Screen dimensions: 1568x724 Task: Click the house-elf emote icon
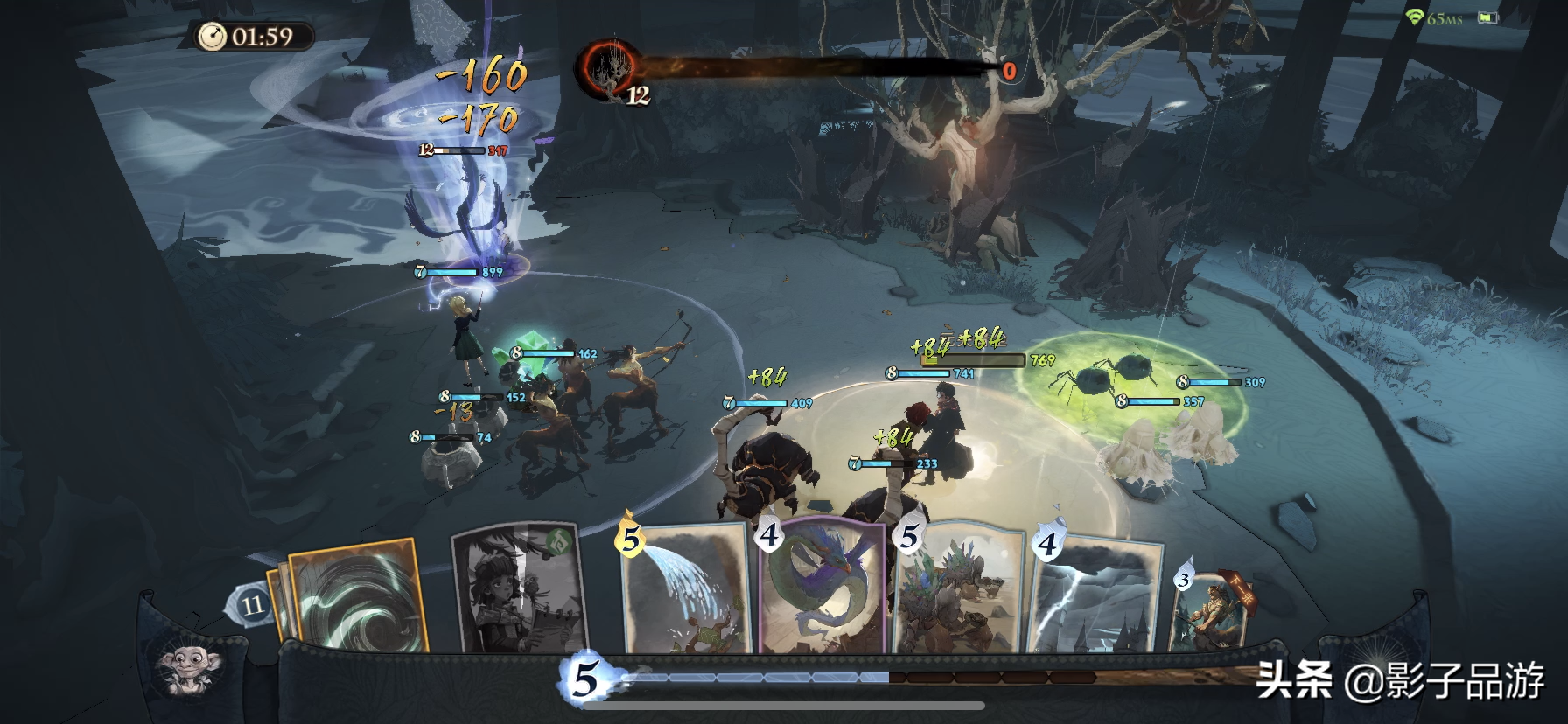point(189,670)
